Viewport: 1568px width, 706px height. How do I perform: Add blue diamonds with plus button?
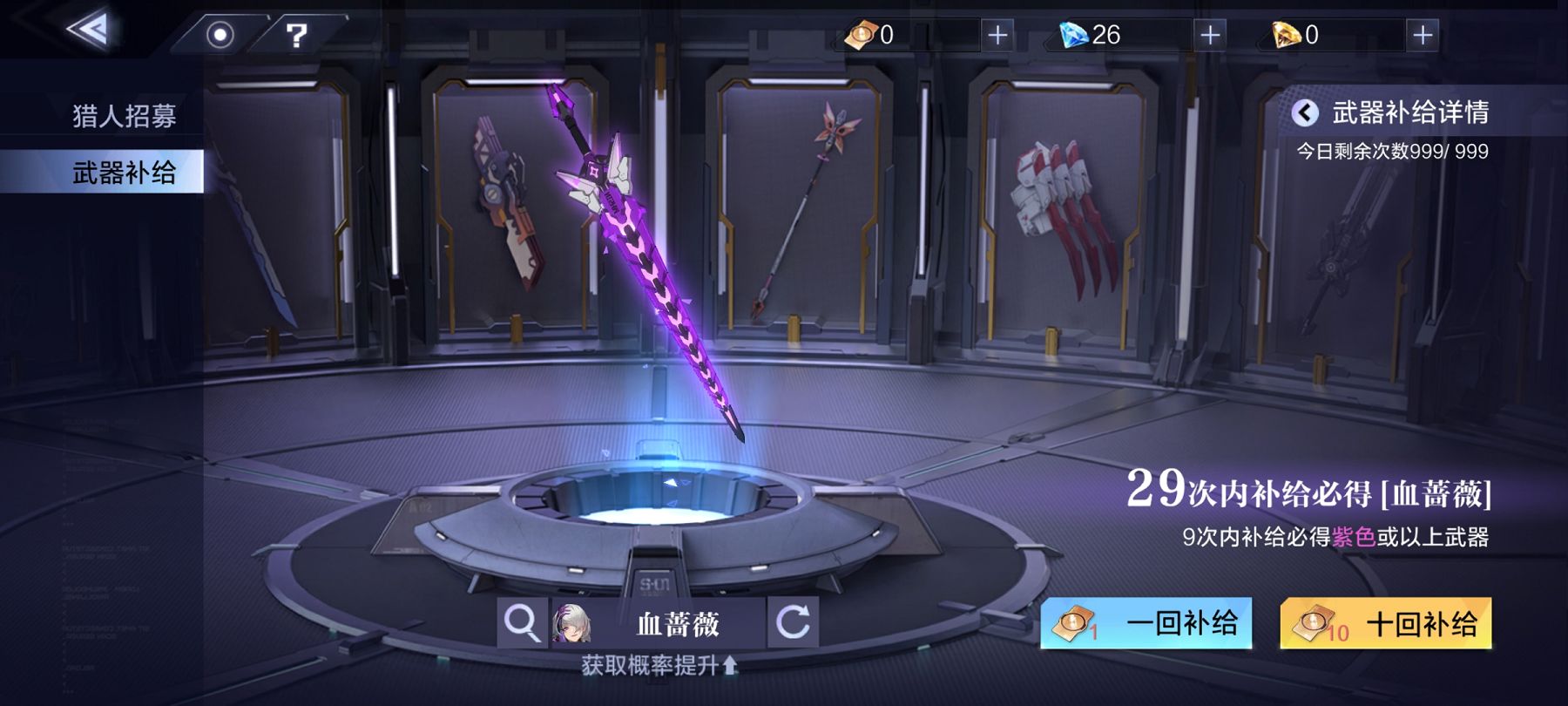tap(1210, 35)
